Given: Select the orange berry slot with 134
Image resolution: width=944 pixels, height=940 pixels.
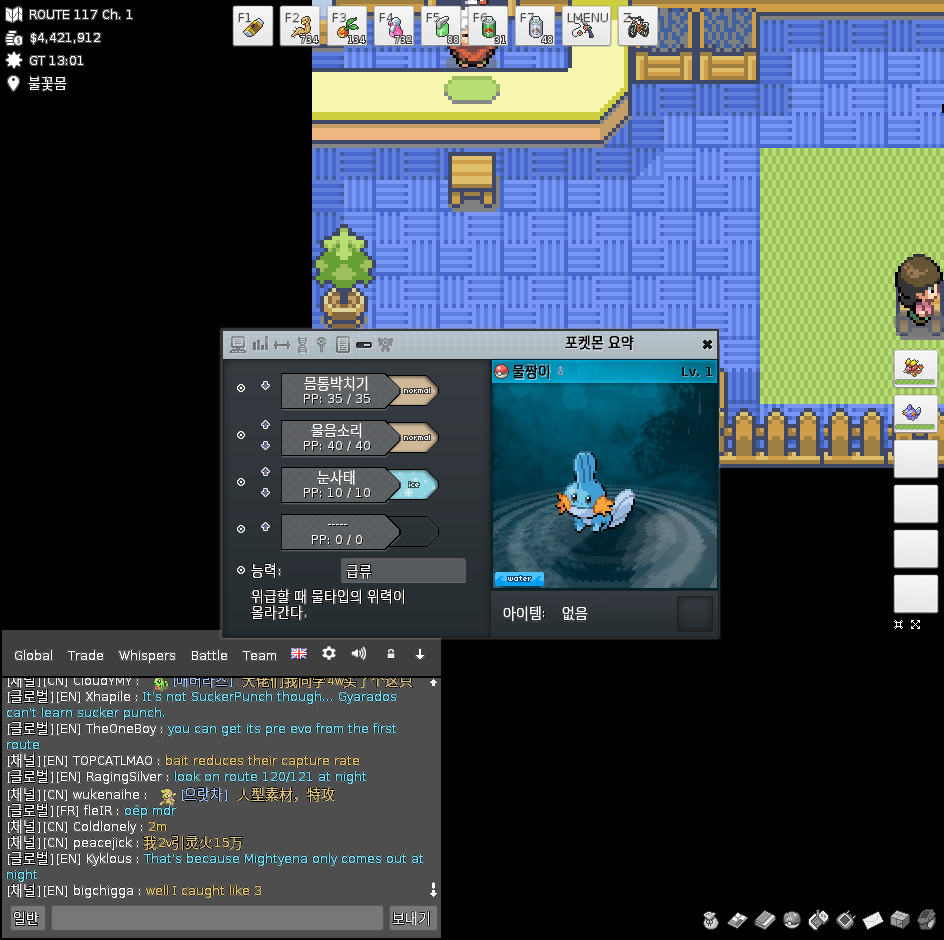Looking at the screenshot, I should point(348,26).
